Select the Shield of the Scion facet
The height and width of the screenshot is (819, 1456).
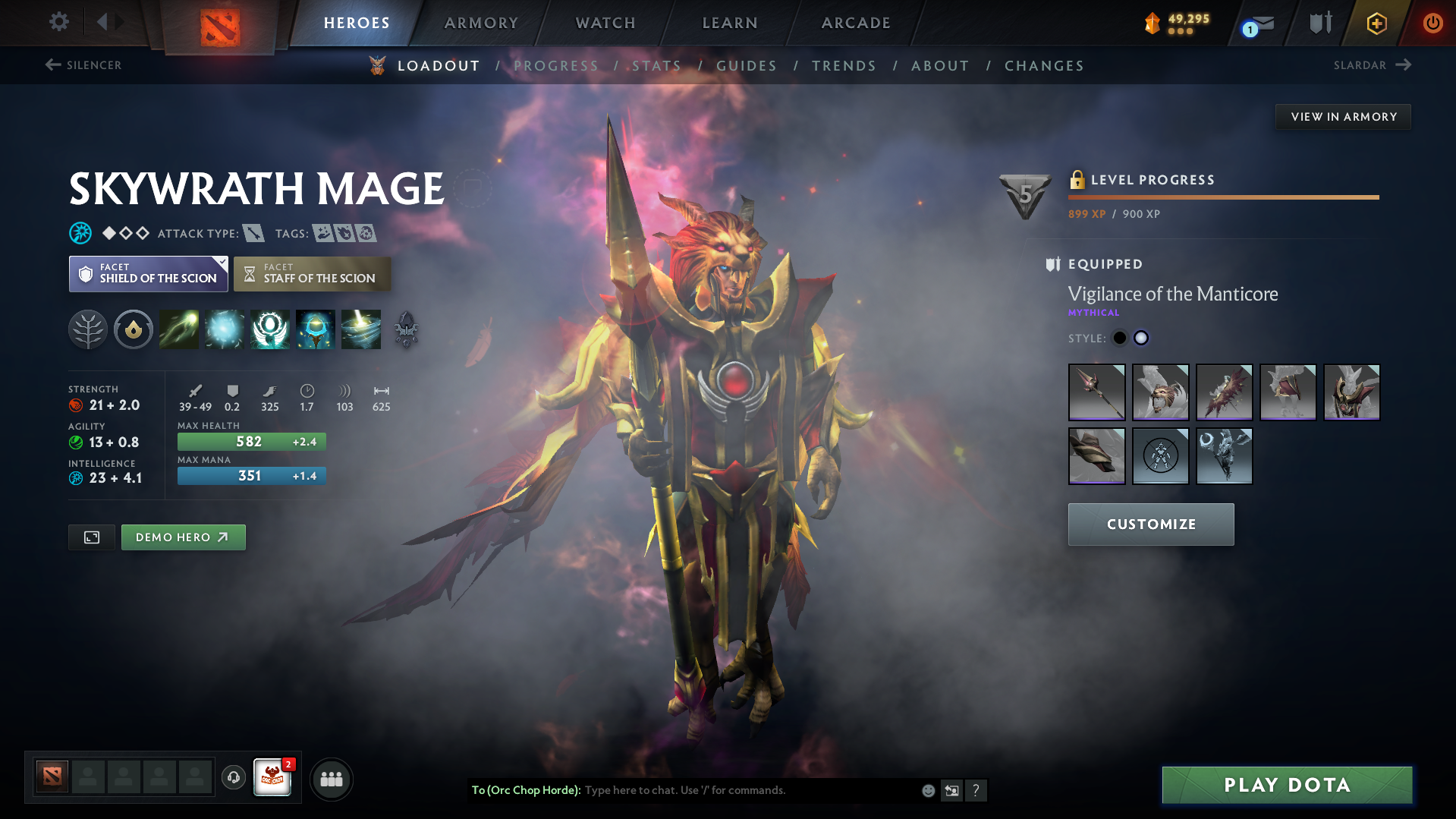pyautogui.click(x=148, y=273)
